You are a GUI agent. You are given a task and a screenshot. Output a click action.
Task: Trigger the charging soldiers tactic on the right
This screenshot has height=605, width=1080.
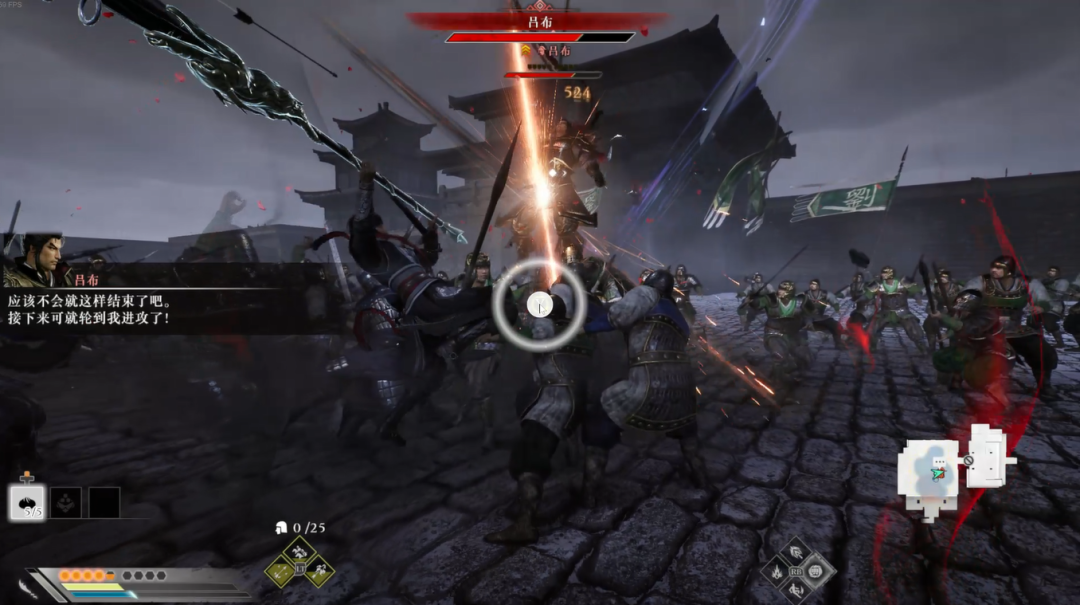point(319,572)
